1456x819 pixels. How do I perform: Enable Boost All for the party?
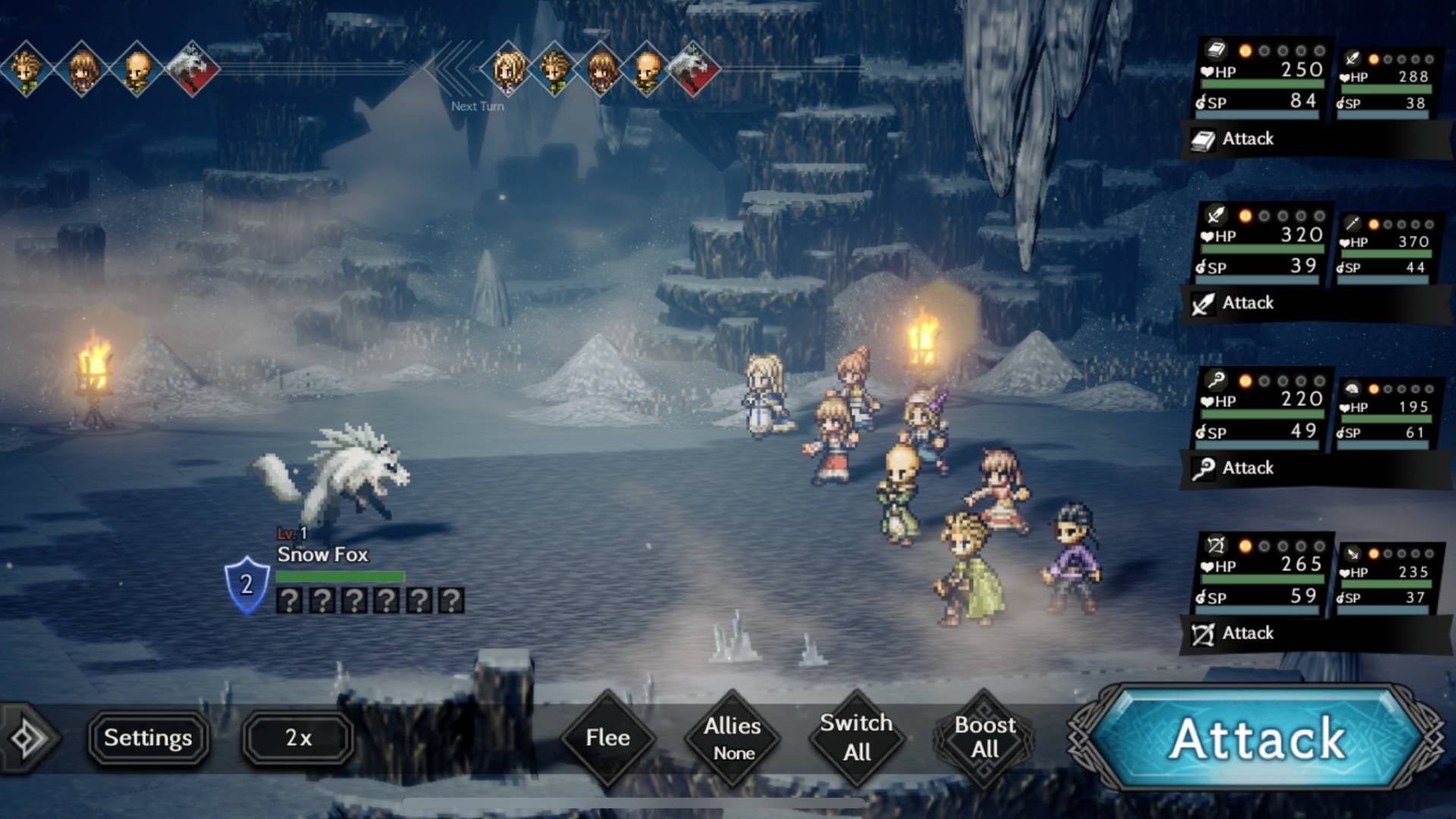coord(984,736)
